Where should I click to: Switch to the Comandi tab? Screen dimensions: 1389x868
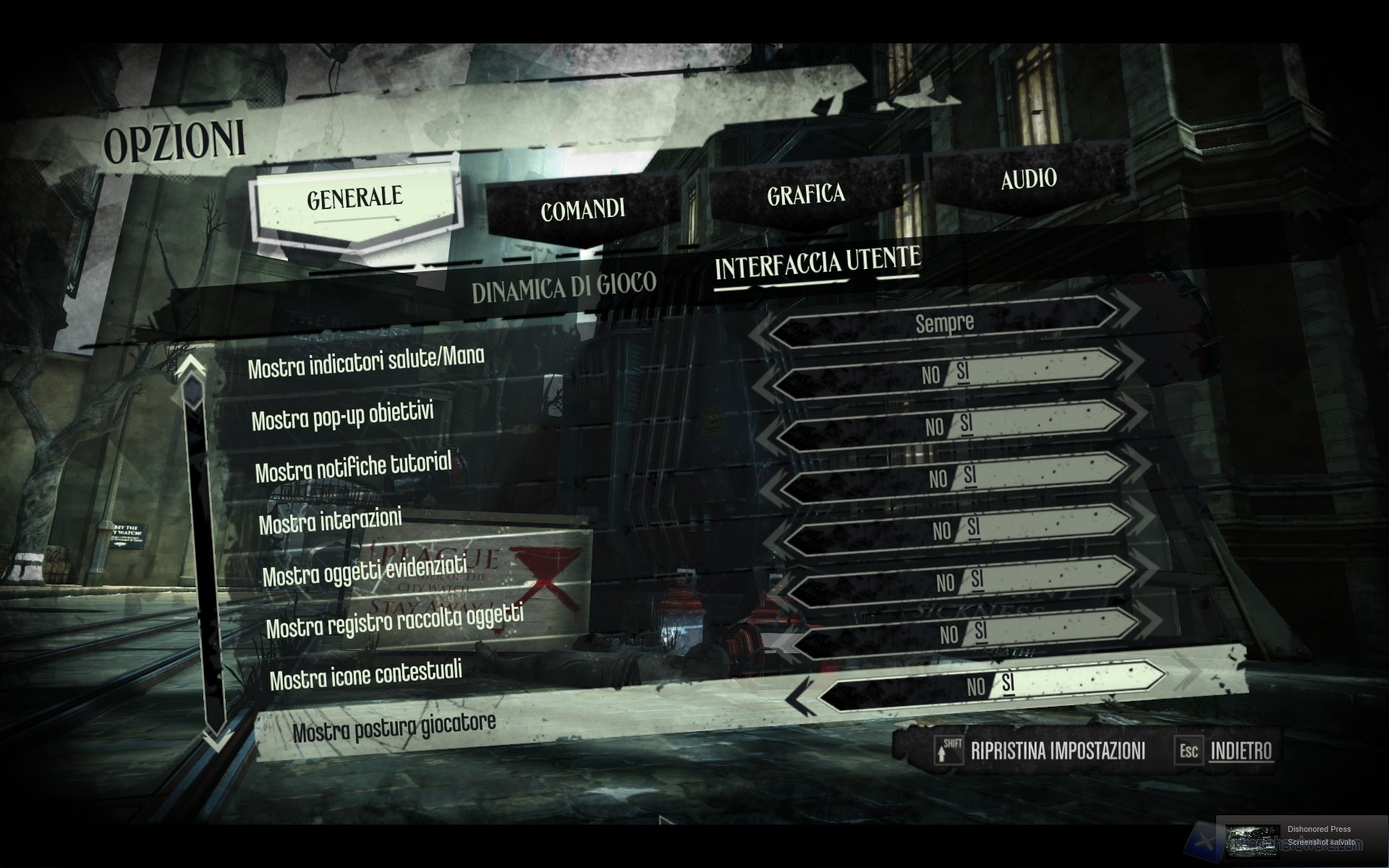pos(582,210)
